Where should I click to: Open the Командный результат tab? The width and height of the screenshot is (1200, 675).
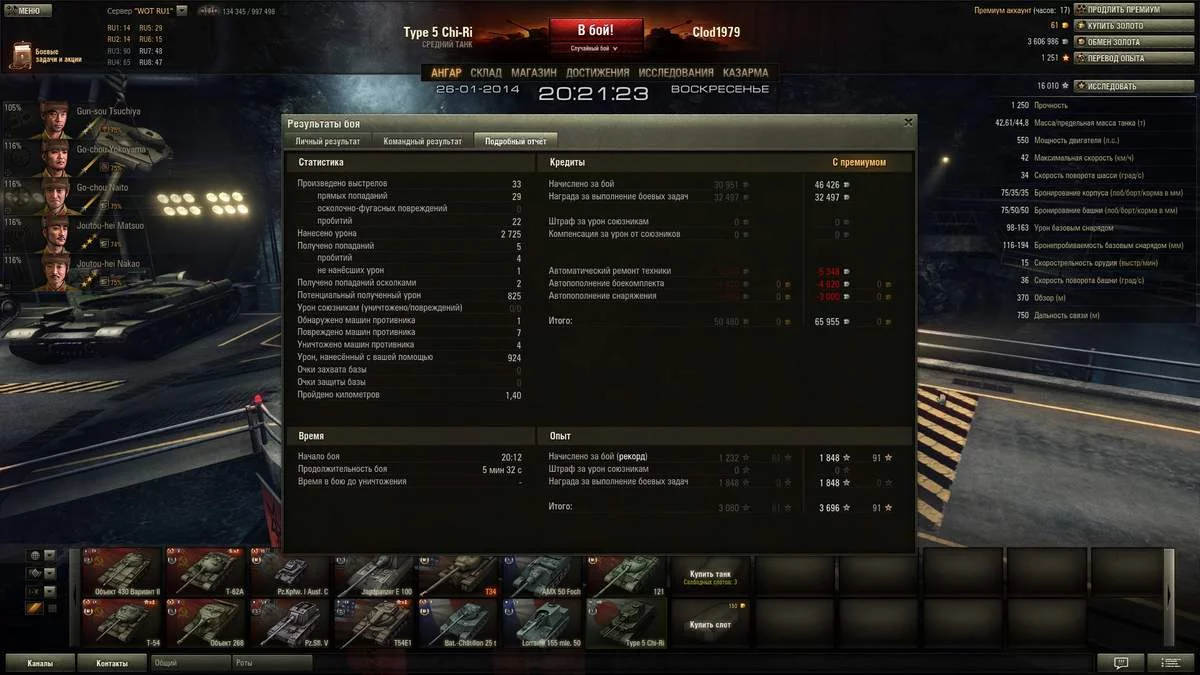[x=422, y=141]
